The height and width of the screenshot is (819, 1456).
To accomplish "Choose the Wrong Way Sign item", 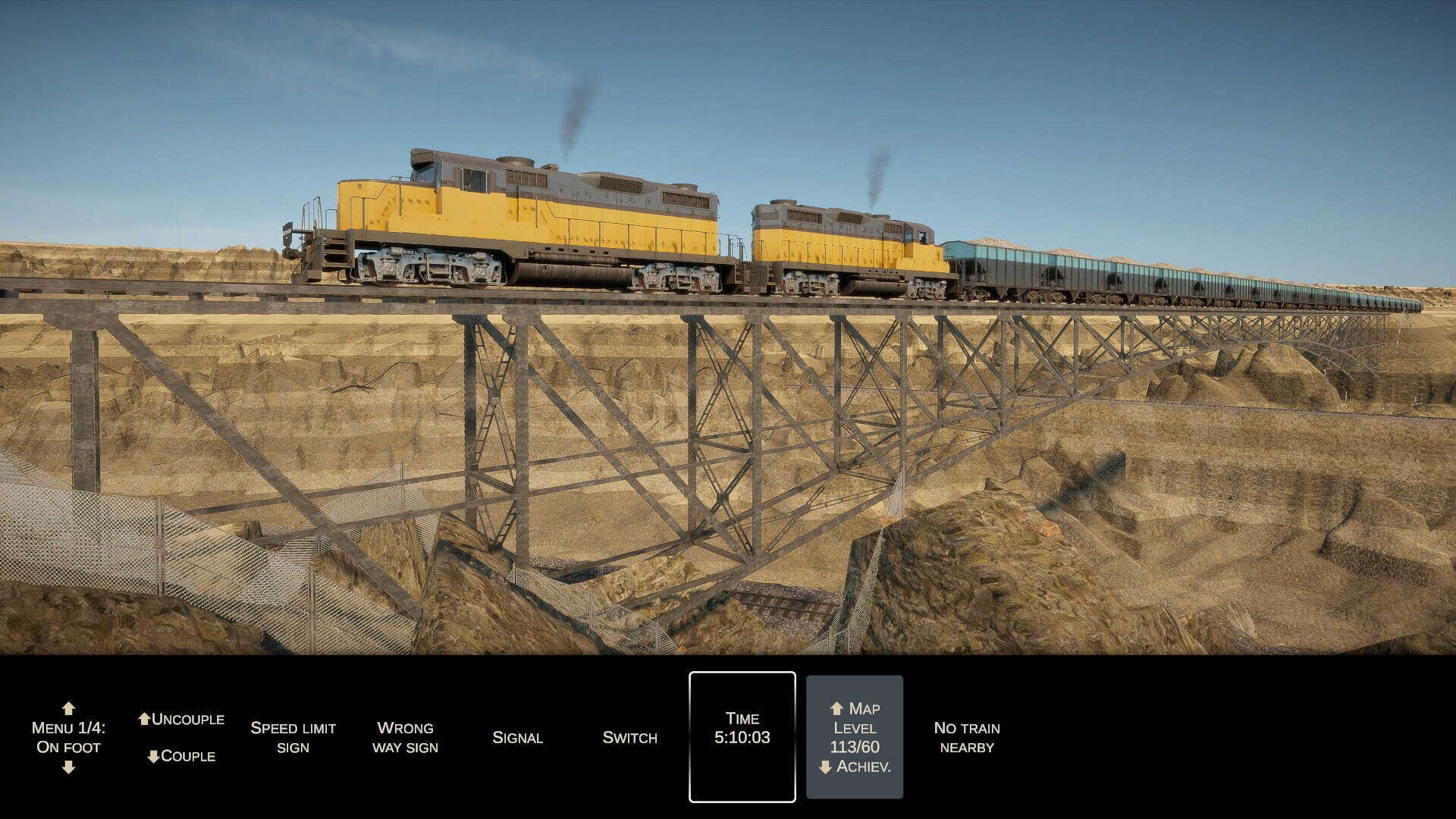I will [405, 737].
